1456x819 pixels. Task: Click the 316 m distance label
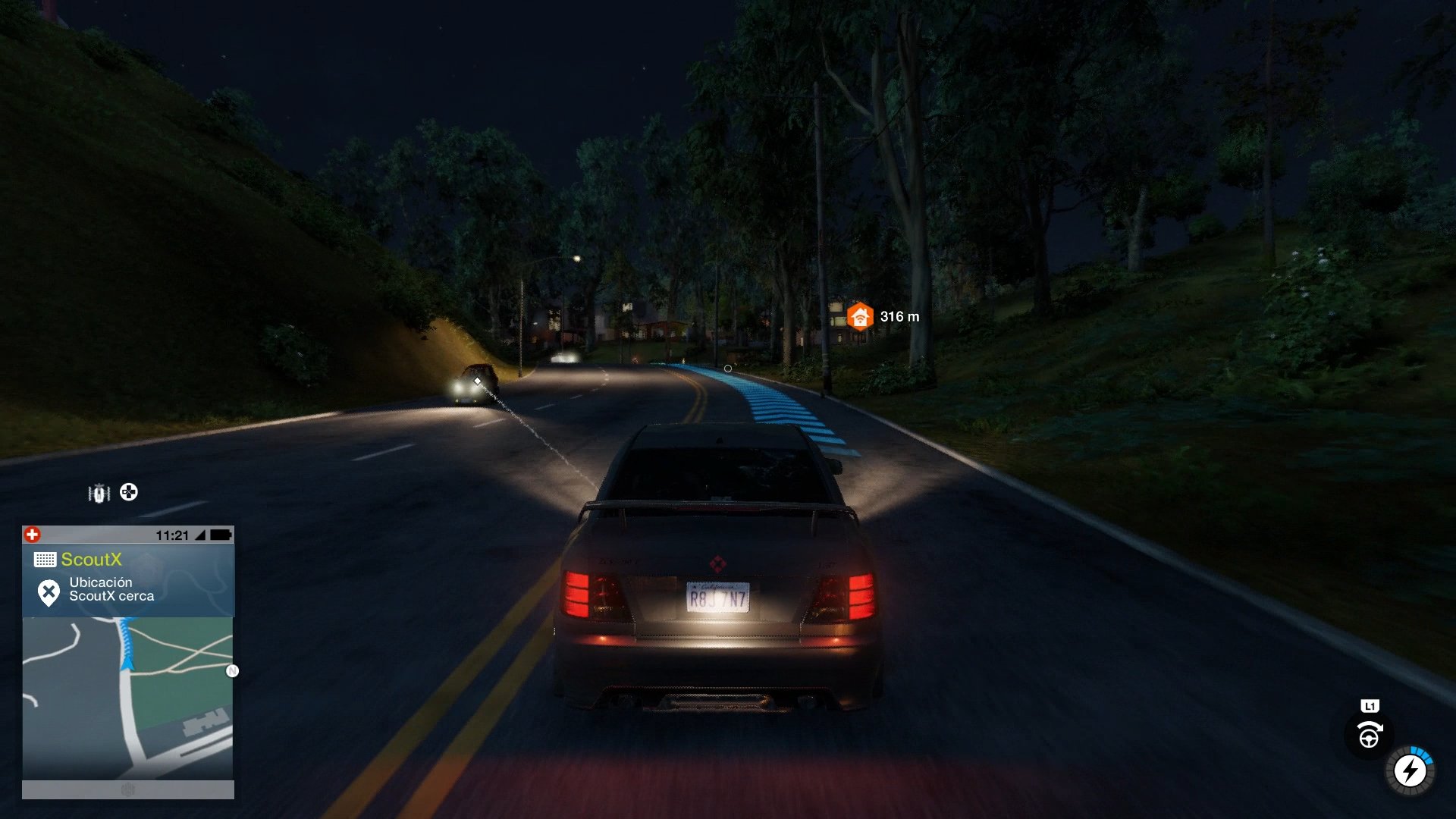coord(899,315)
